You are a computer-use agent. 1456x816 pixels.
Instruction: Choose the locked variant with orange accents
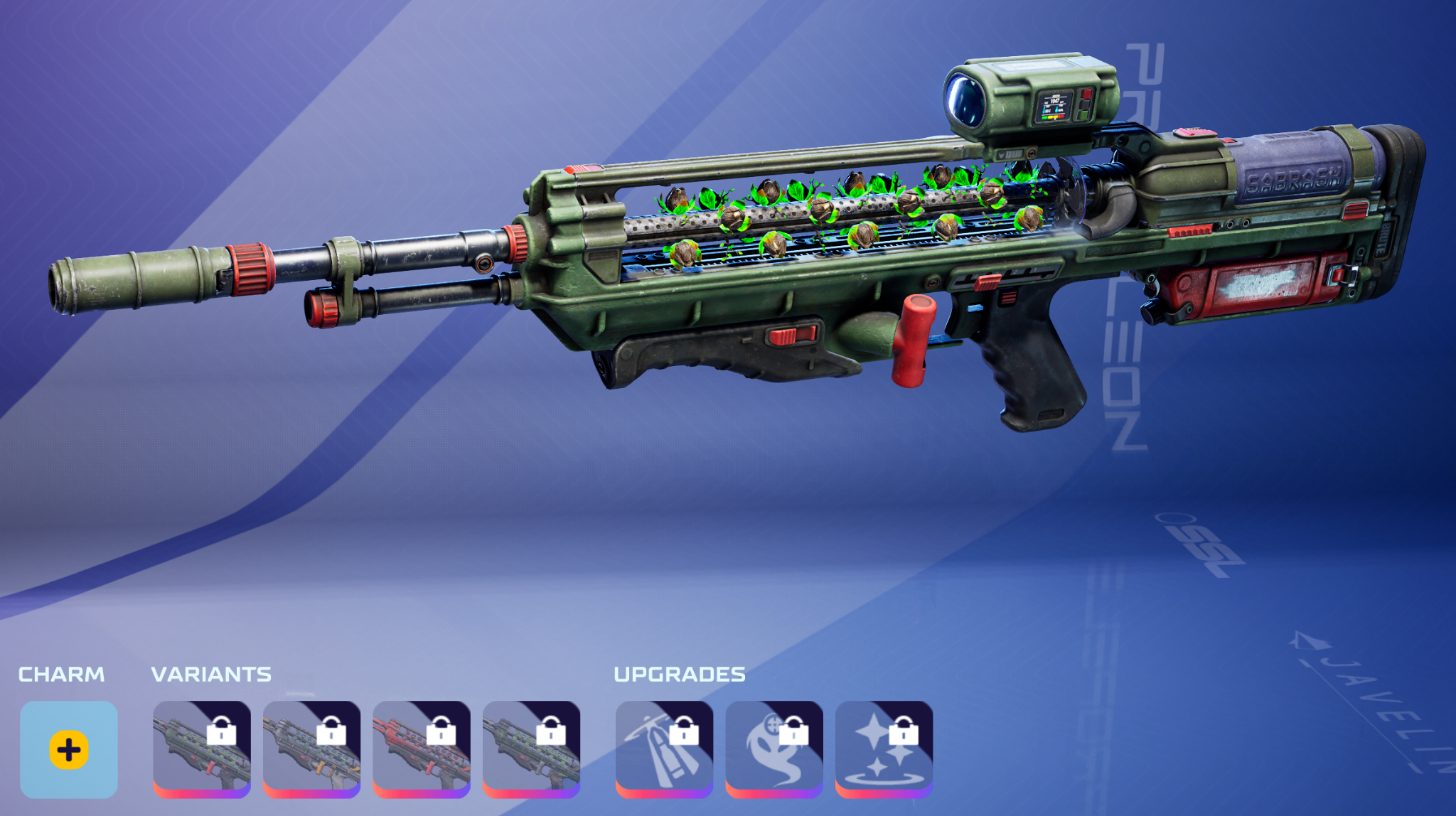311,749
